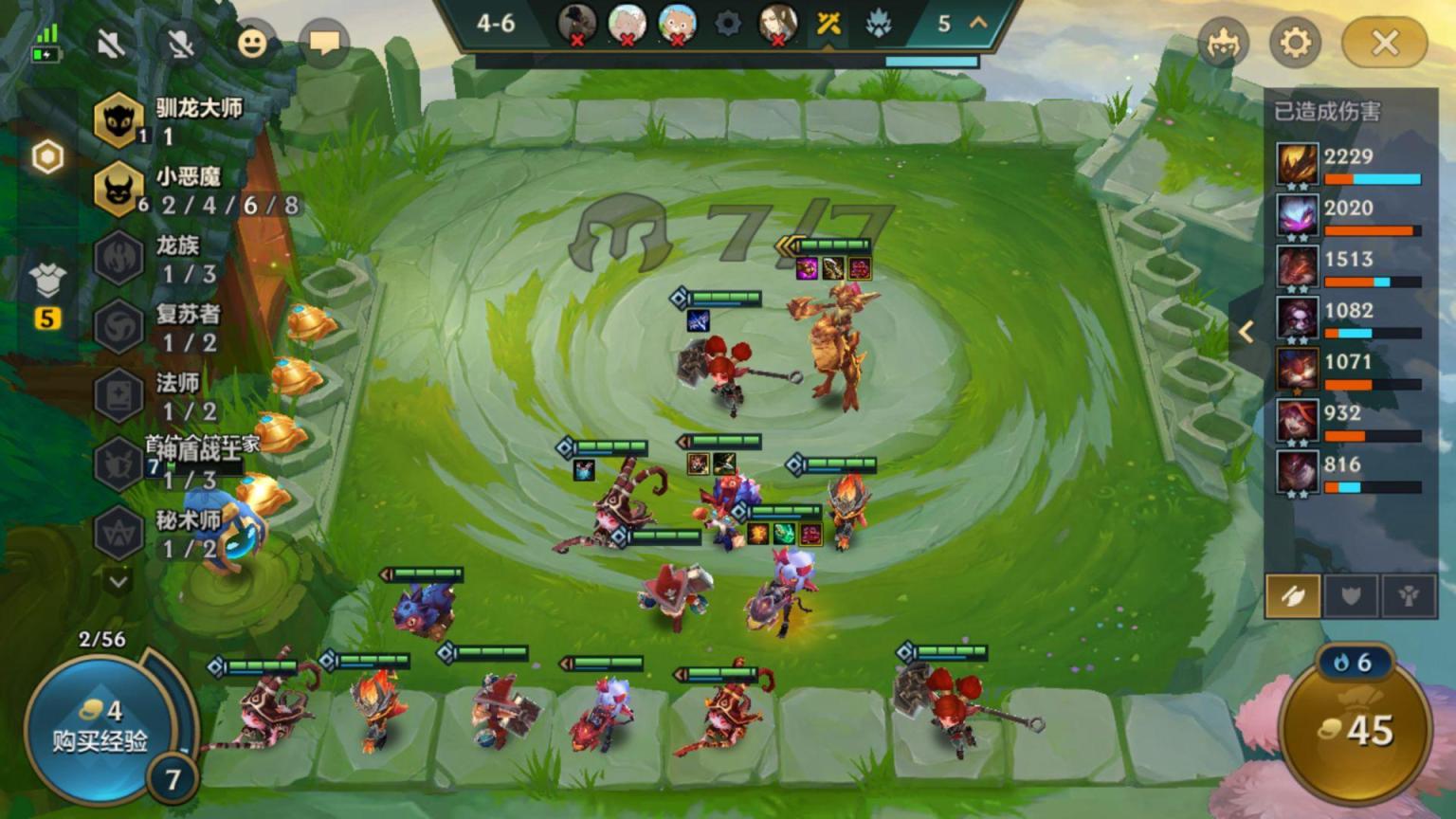
Task: Open the gear settings menu
Action: click(1295, 43)
